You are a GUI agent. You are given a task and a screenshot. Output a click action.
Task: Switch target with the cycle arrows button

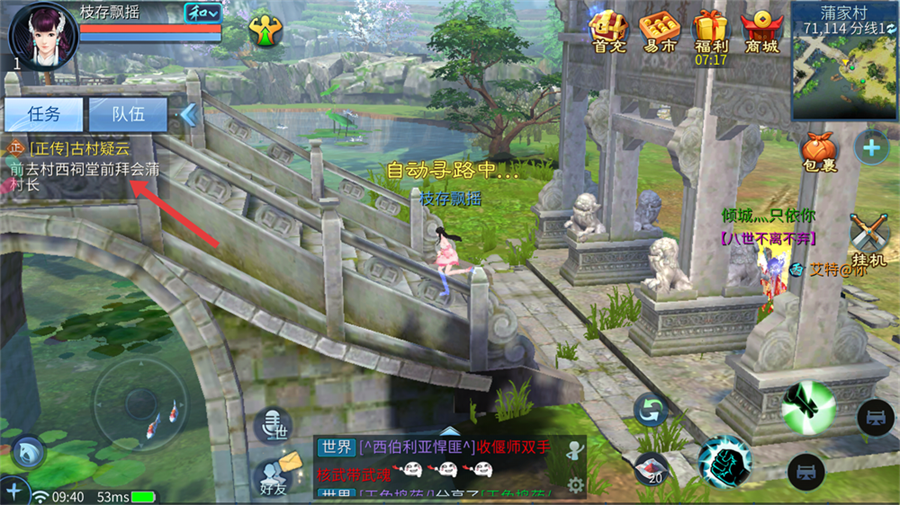click(x=652, y=410)
